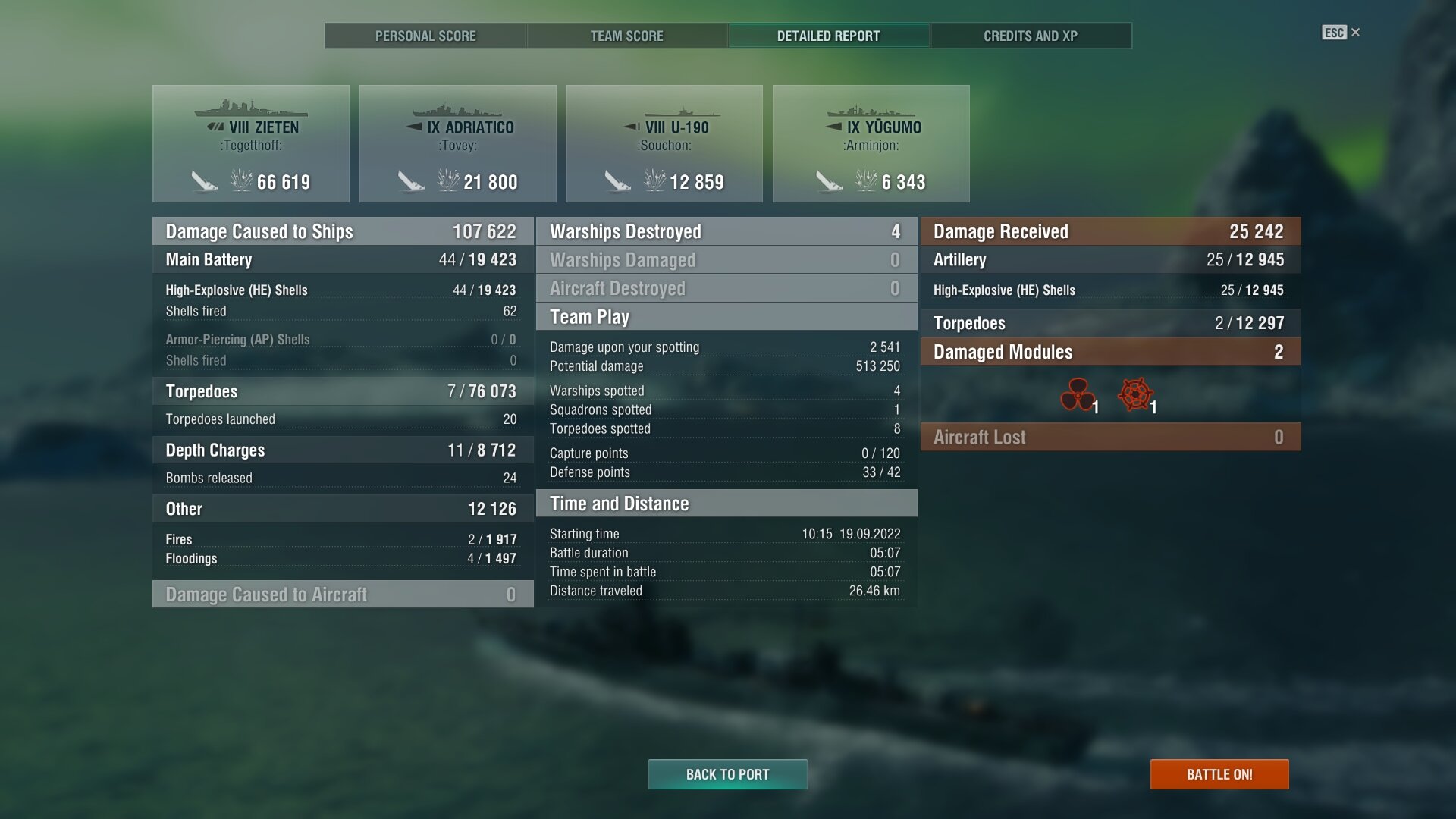Switch to the Personal Score tab
This screenshot has width=1456, height=819.
point(425,36)
